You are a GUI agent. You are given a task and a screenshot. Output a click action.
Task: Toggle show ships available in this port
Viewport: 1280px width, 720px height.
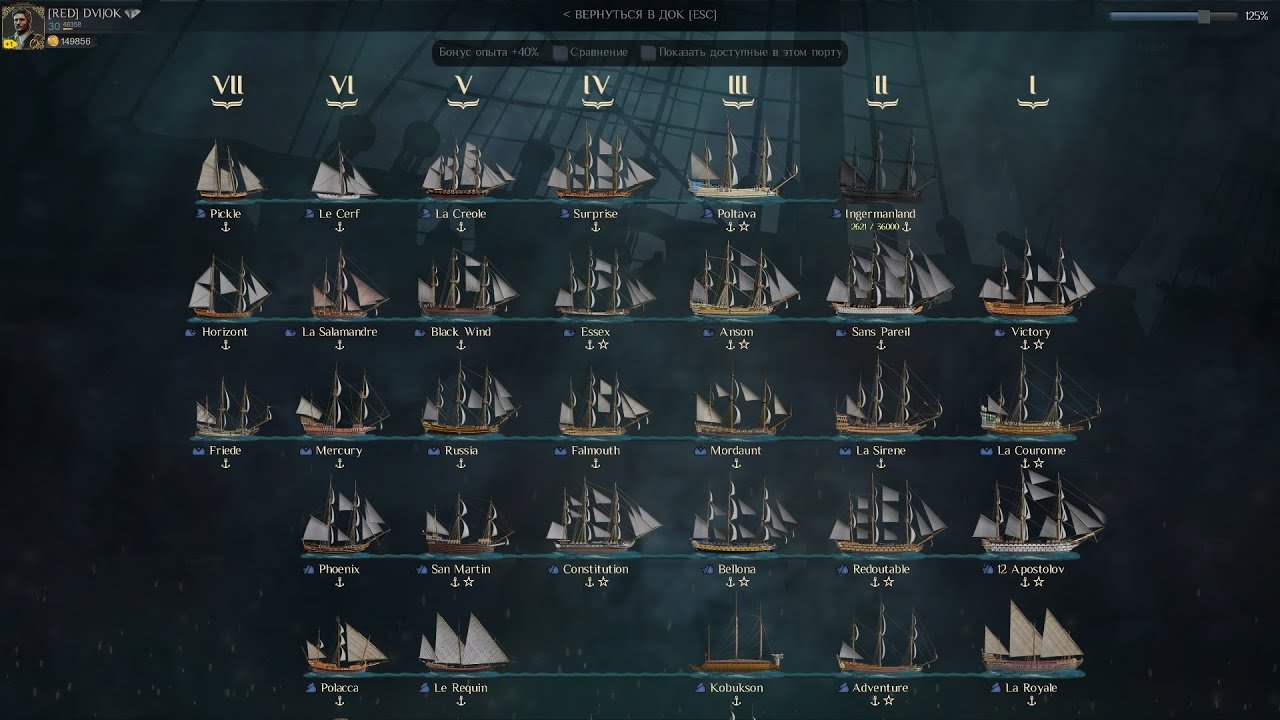tap(649, 52)
